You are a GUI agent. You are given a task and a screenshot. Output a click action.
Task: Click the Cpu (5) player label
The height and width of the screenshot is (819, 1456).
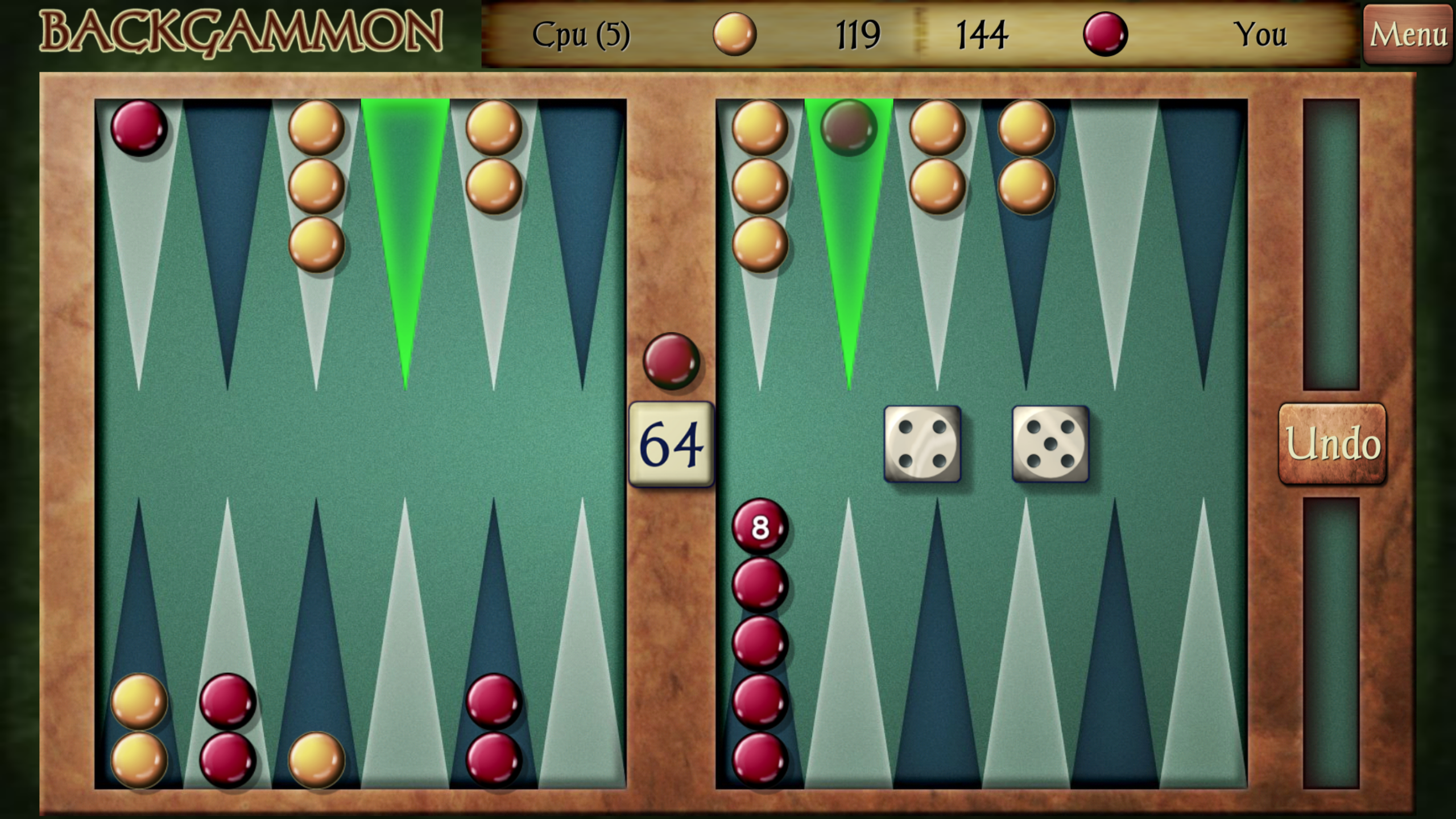point(580,34)
